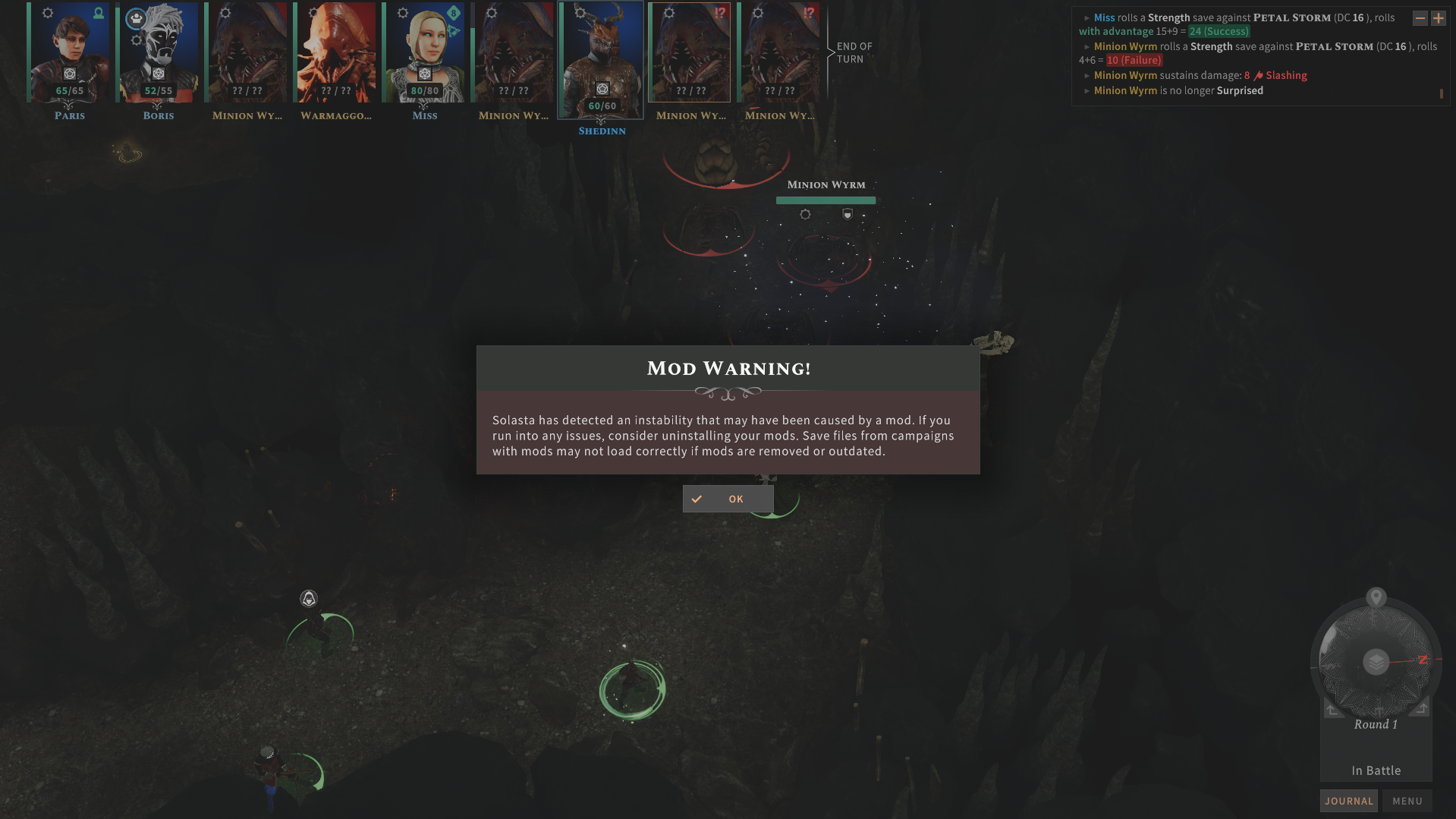
Task: Expand the 'no longer Surprised' log entry
Action: point(1086,90)
